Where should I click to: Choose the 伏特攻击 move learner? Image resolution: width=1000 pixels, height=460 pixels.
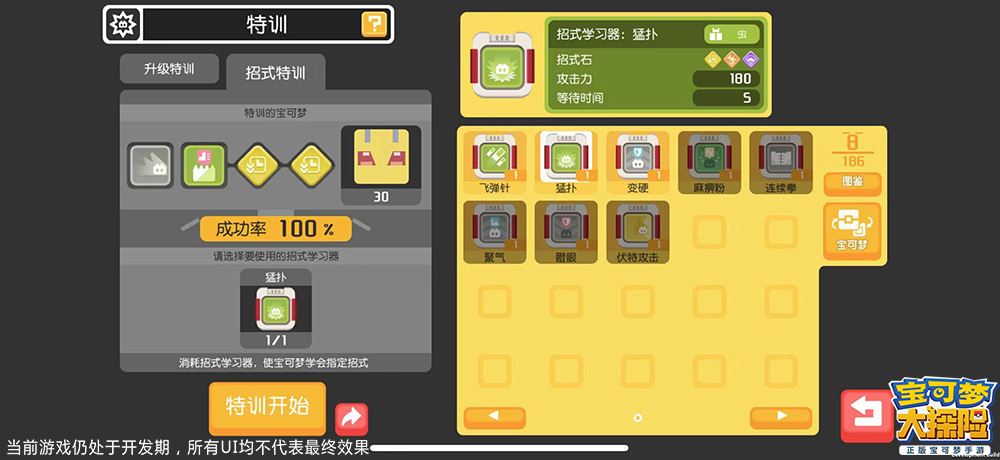(638, 232)
